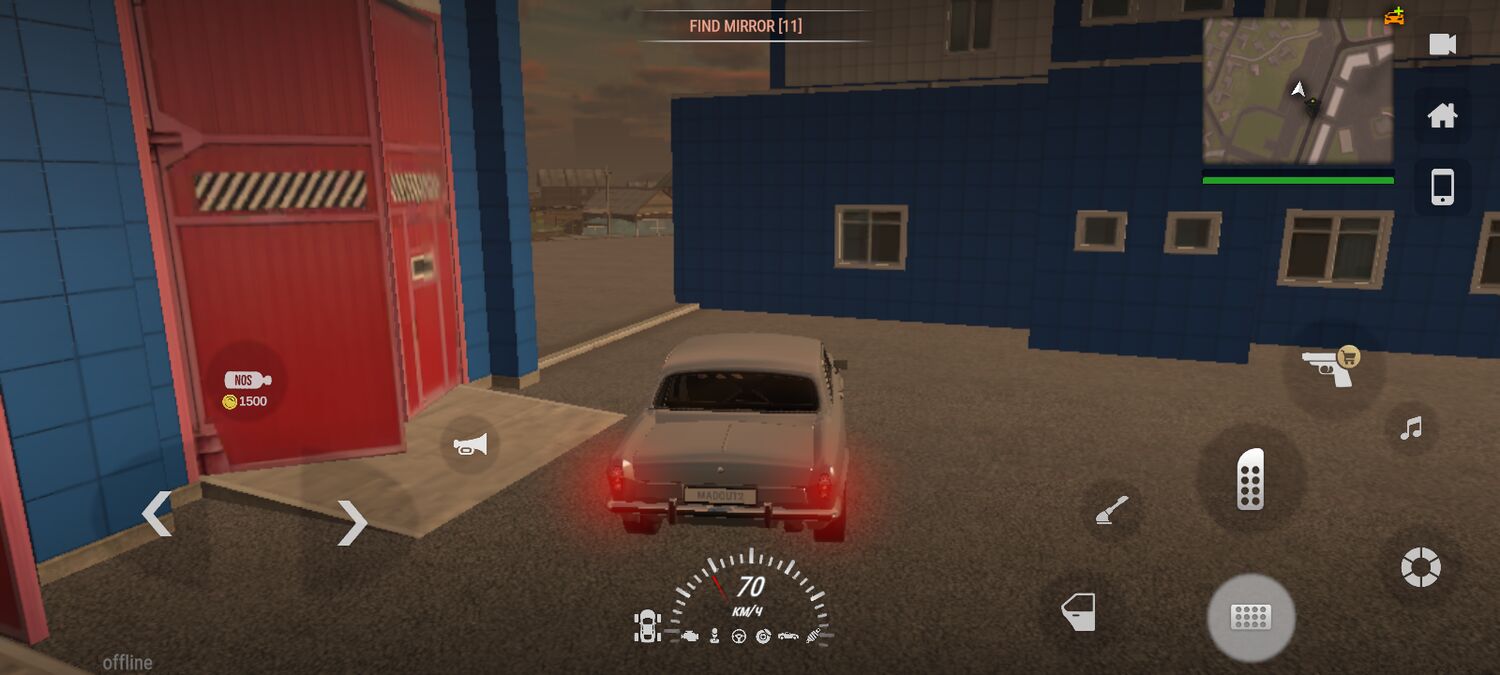Open the minimap

[x=1298, y=91]
